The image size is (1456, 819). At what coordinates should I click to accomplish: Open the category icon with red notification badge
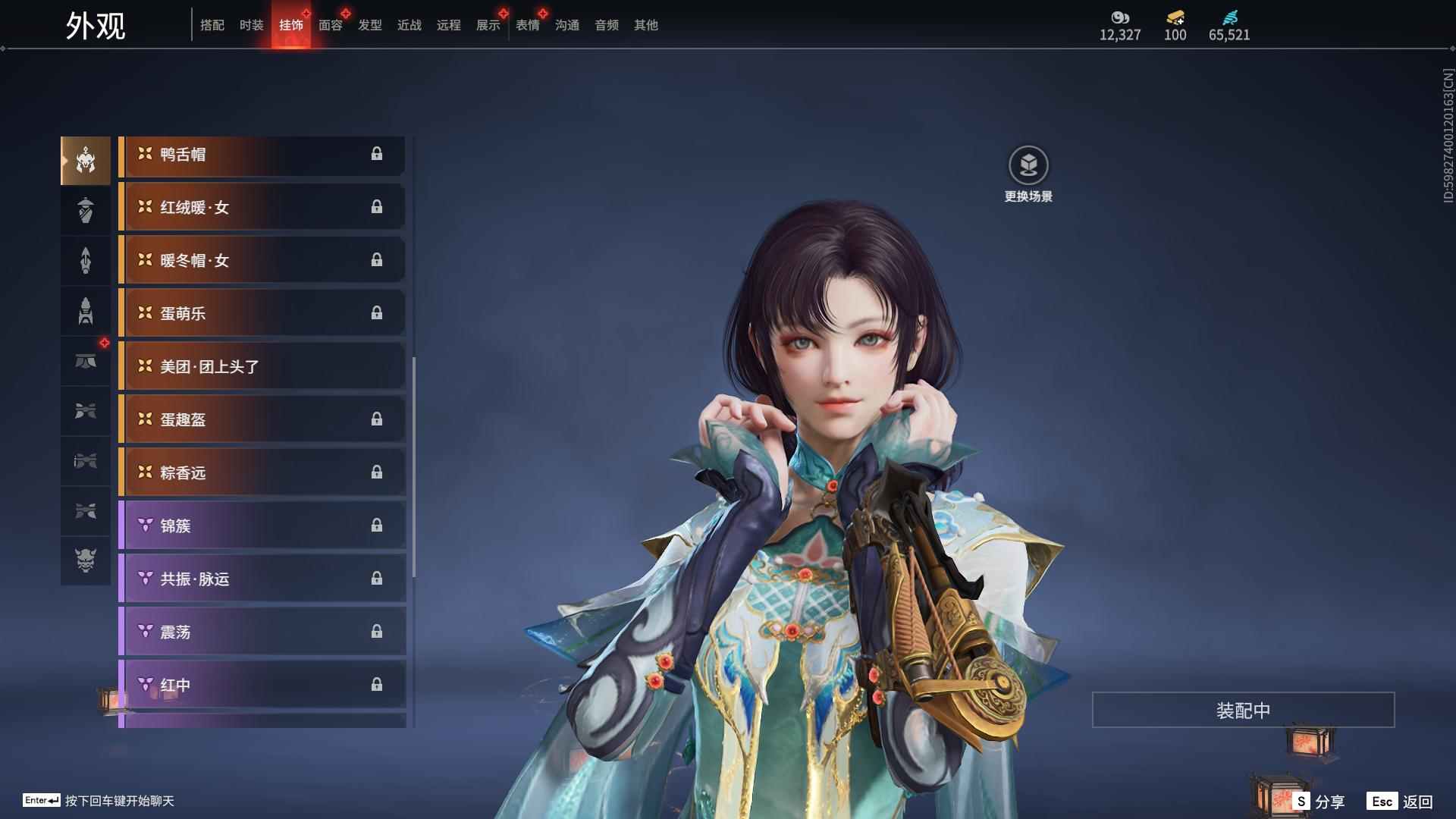tap(86, 362)
